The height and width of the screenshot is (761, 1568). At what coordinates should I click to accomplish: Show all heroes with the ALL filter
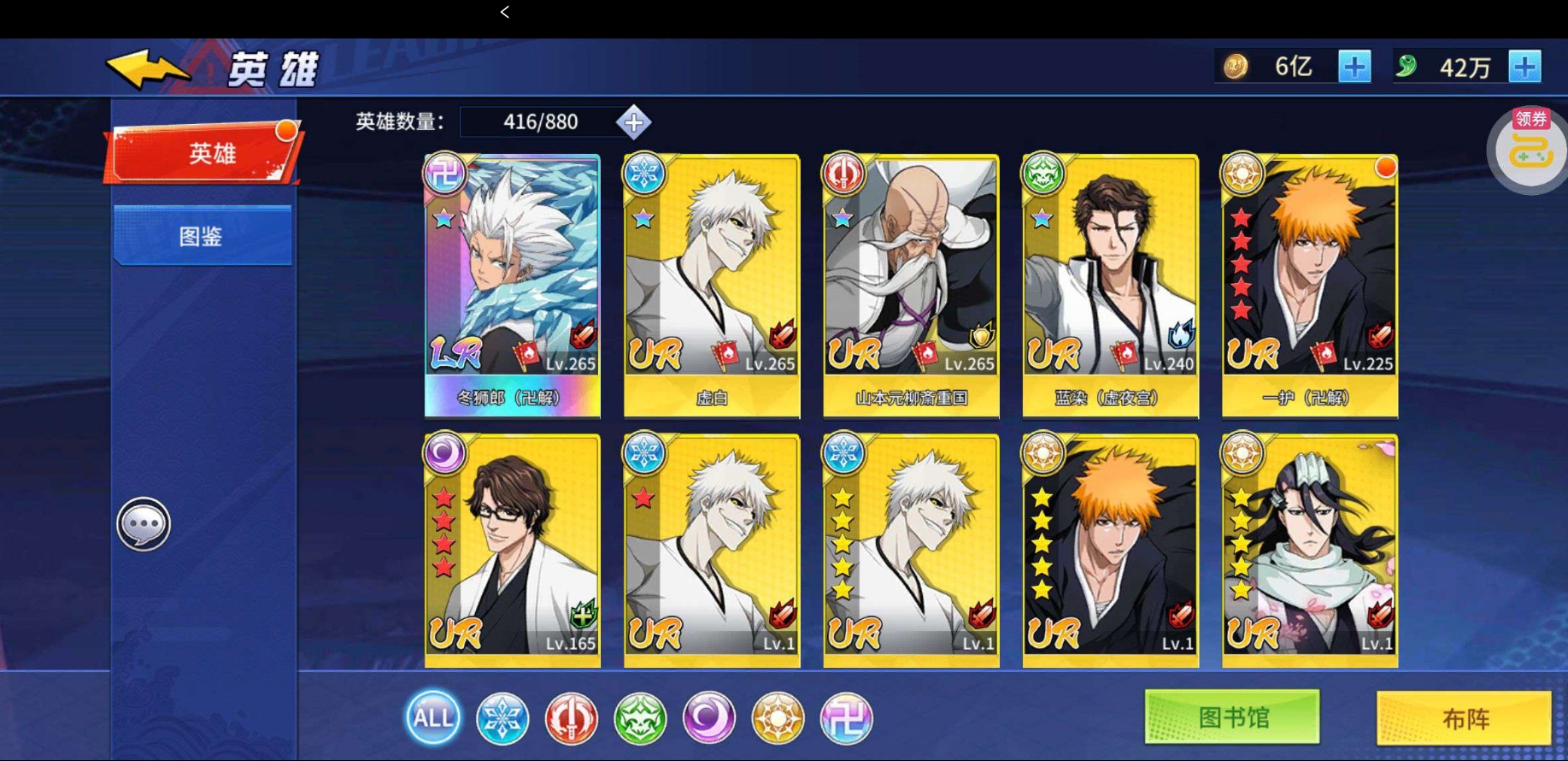pyautogui.click(x=432, y=717)
